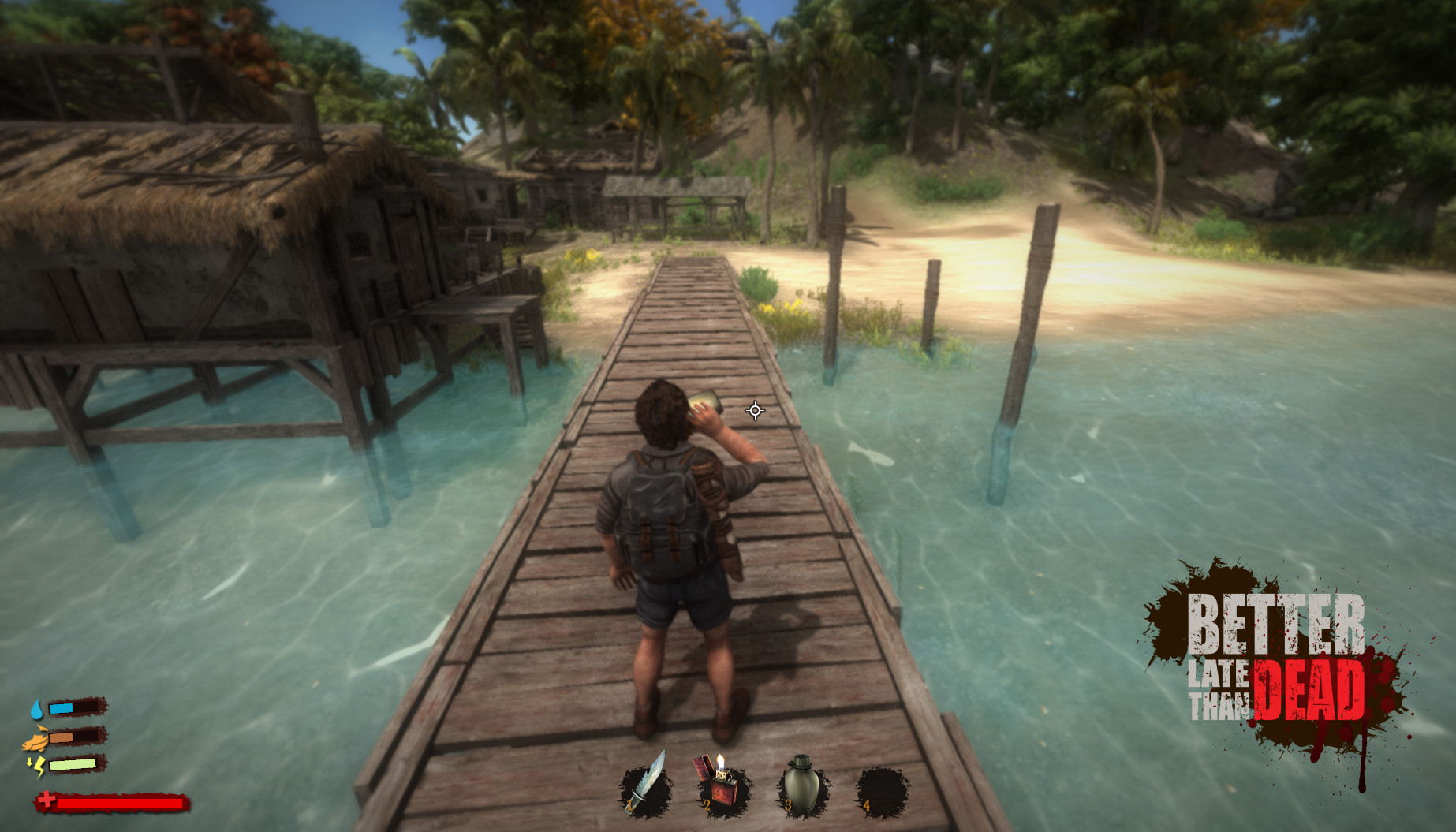Select the fish hunger icon
Screen dimensions: 1456x832
point(35,740)
